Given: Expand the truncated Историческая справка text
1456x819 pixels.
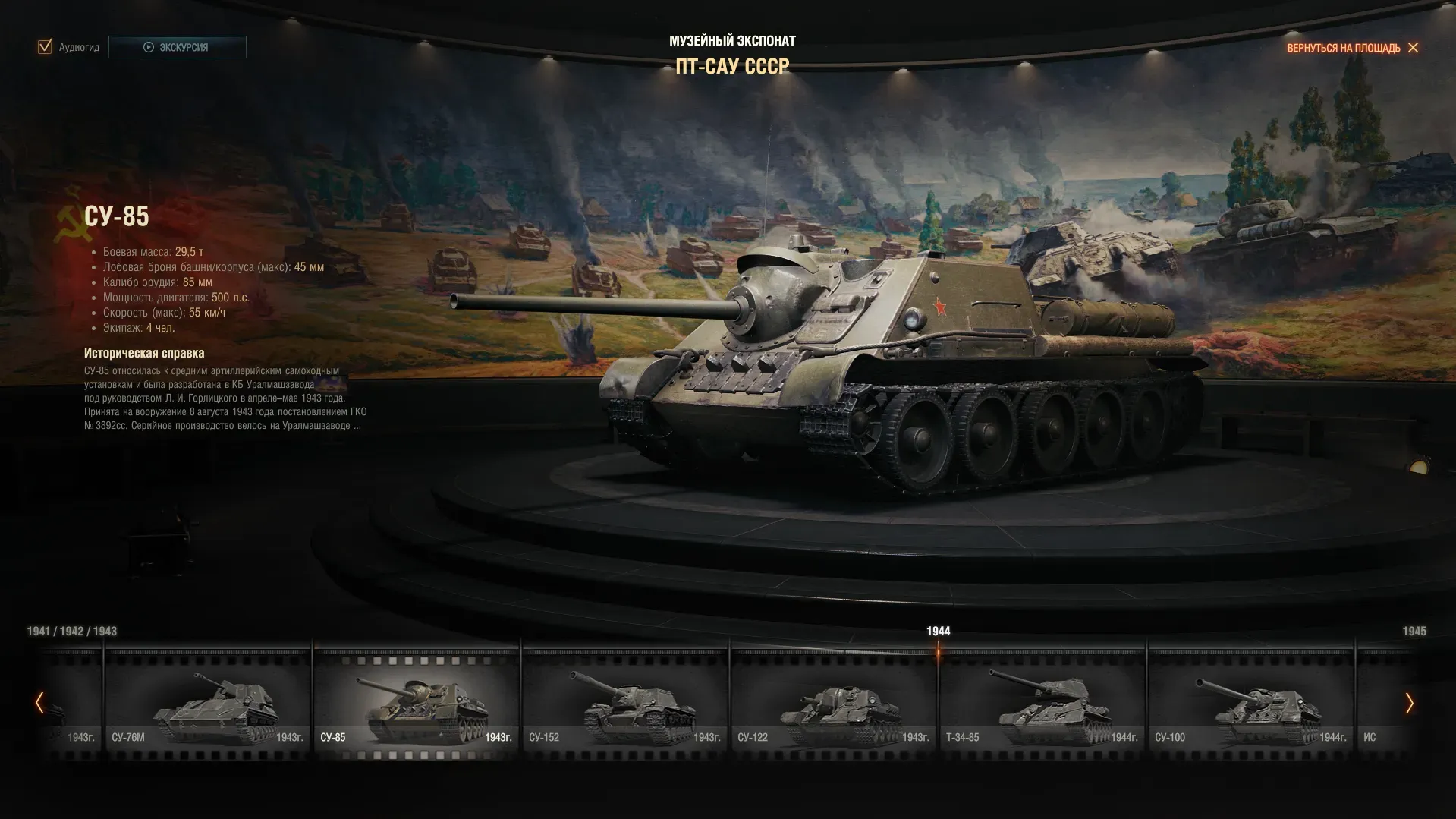Looking at the screenshot, I should (357, 426).
